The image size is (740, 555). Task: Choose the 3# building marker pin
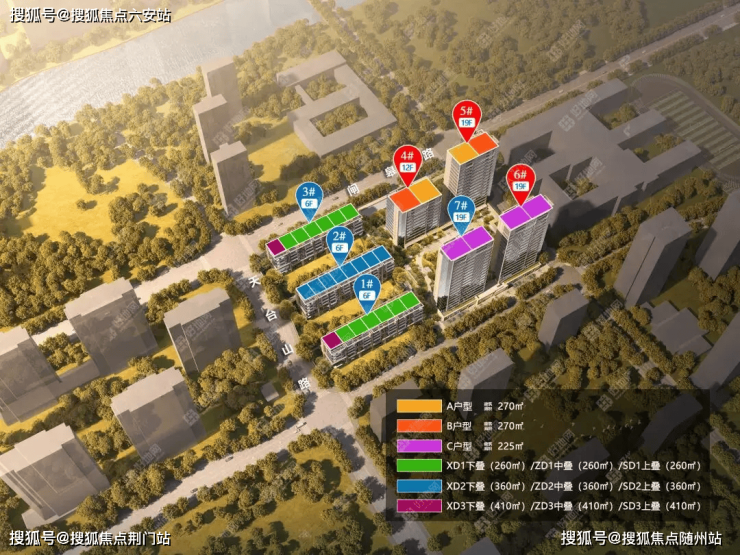click(309, 195)
